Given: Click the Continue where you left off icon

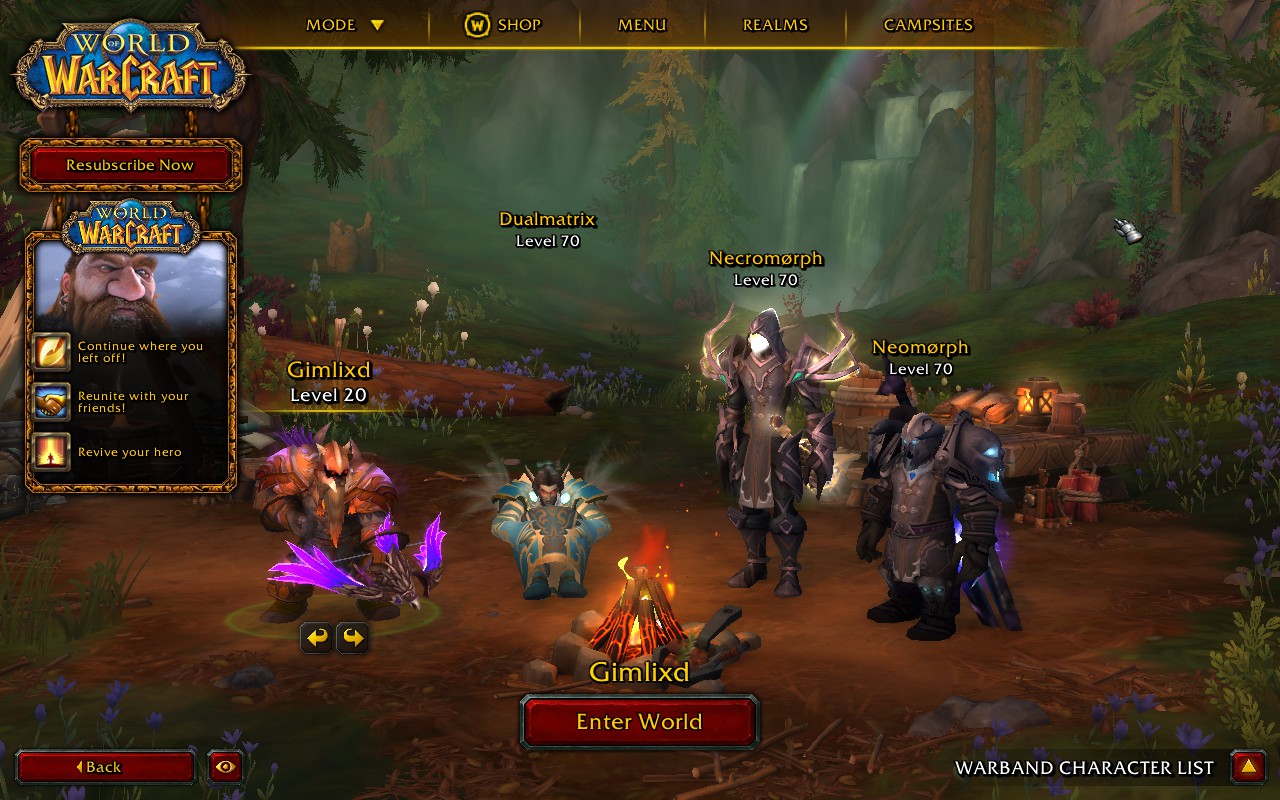Looking at the screenshot, I should pos(51,352).
